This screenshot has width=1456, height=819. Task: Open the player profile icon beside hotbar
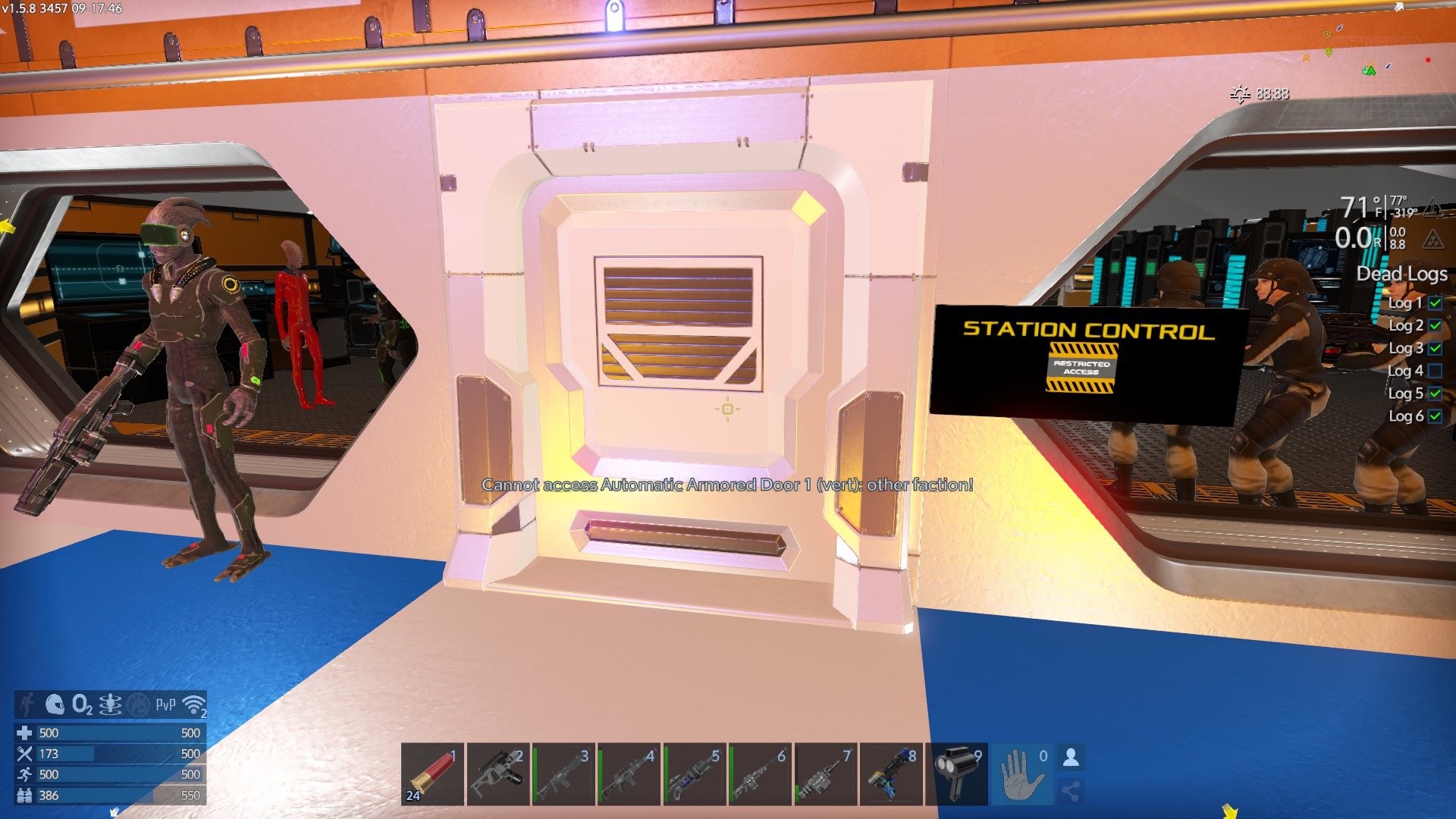pyautogui.click(x=1071, y=757)
